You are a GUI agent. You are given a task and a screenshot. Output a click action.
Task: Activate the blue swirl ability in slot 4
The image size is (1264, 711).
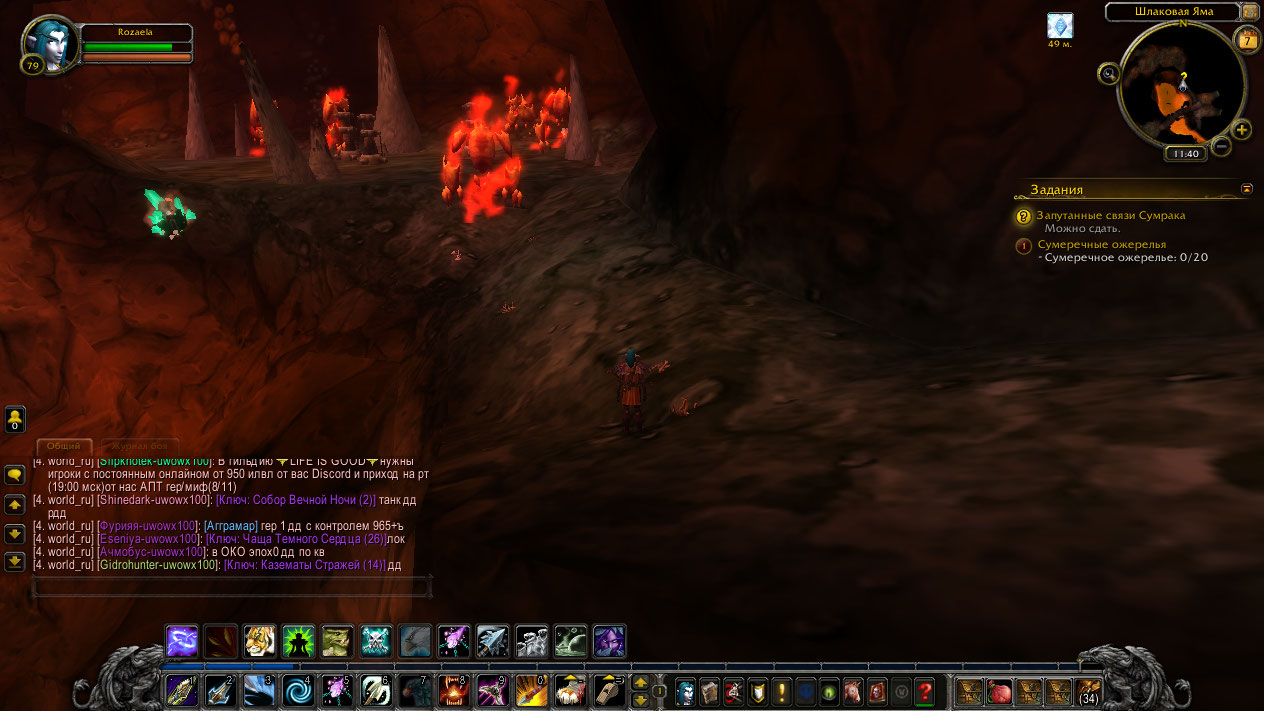pyautogui.click(x=299, y=691)
